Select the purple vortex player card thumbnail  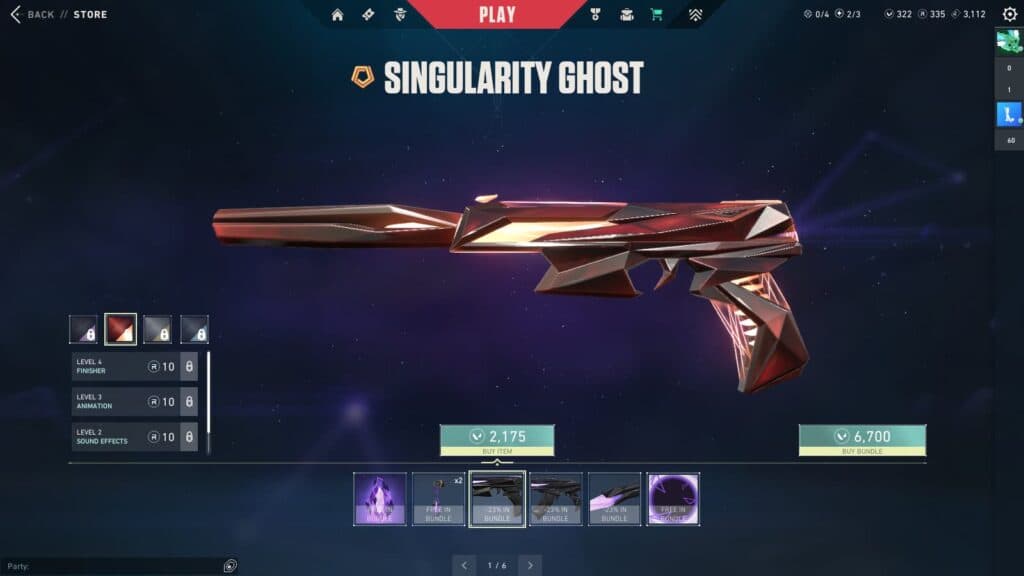[x=673, y=498]
